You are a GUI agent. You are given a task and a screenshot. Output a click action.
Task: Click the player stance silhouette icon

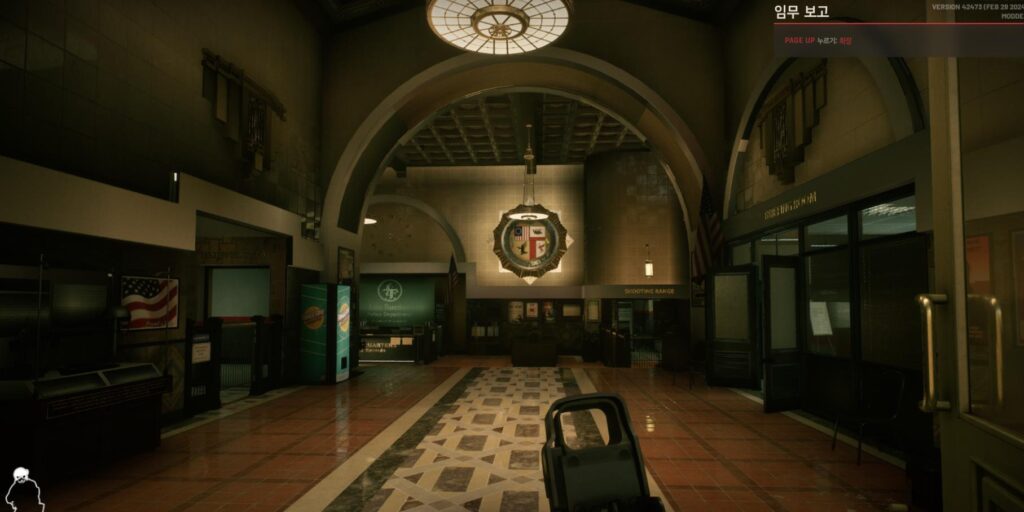22,490
